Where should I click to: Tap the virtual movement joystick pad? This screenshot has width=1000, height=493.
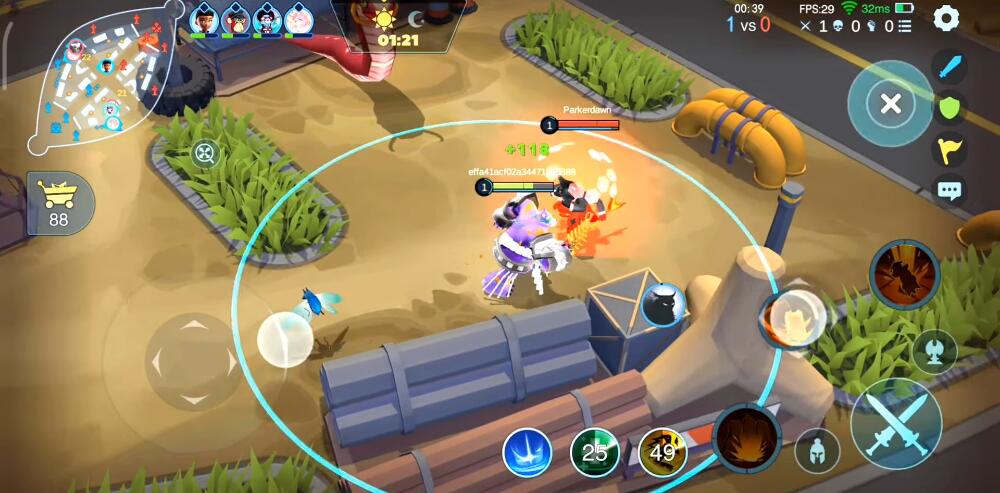click(192, 361)
